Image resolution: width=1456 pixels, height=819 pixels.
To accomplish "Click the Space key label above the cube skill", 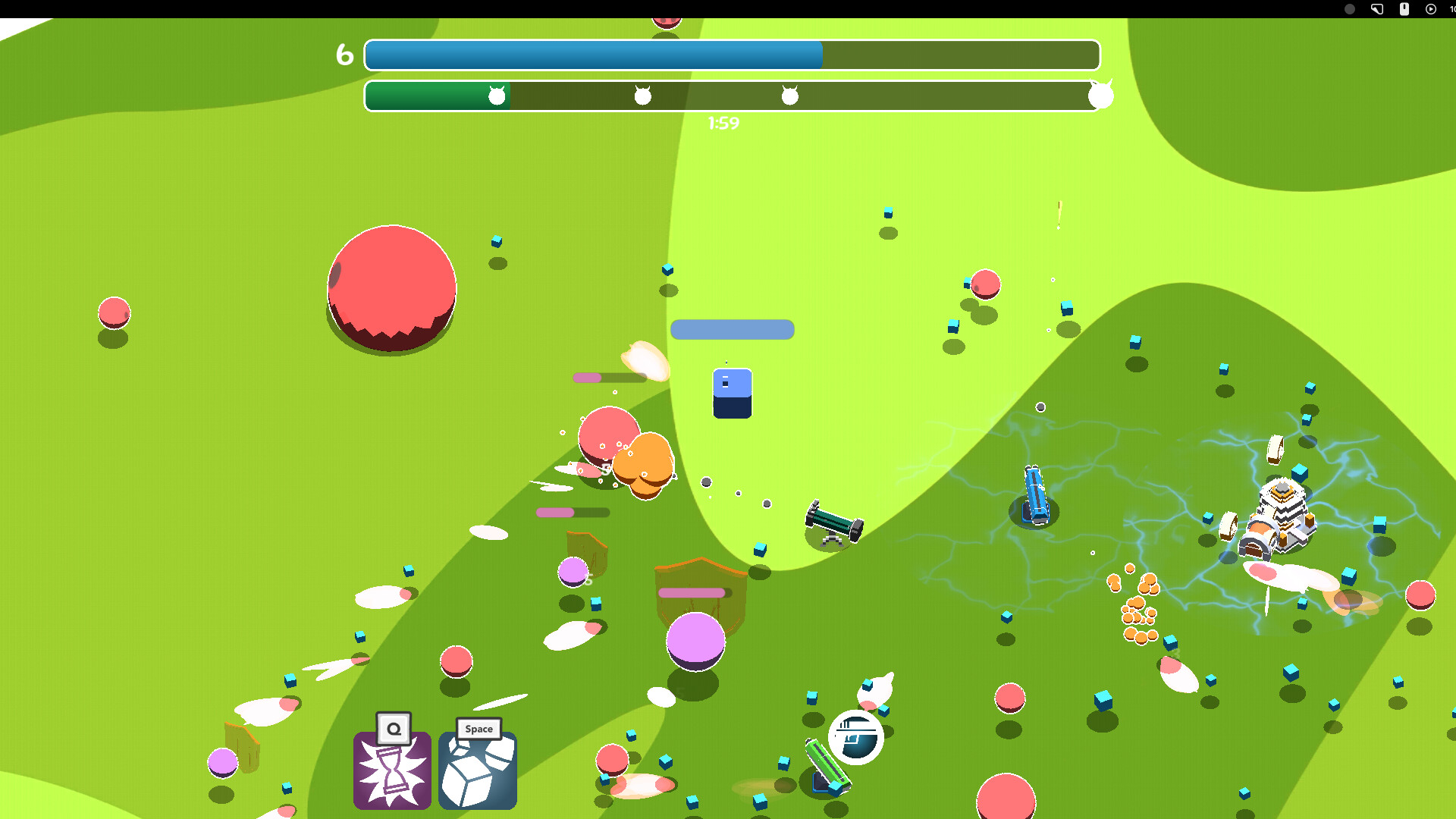I will click(478, 729).
